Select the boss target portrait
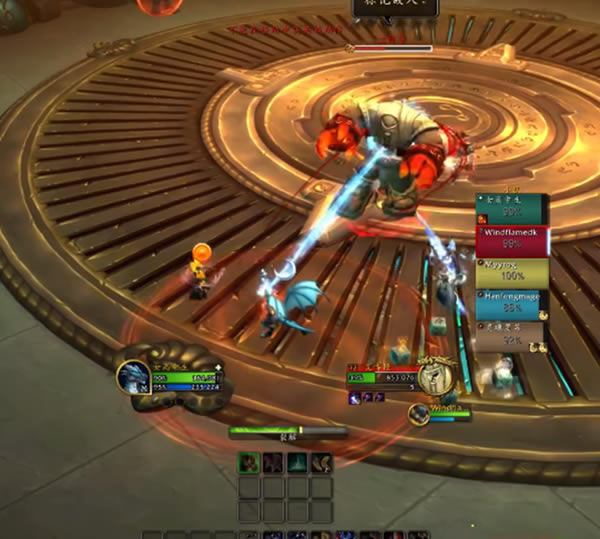Image resolution: width=600 pixels, height=539 pixels. [x=432, y=377]
